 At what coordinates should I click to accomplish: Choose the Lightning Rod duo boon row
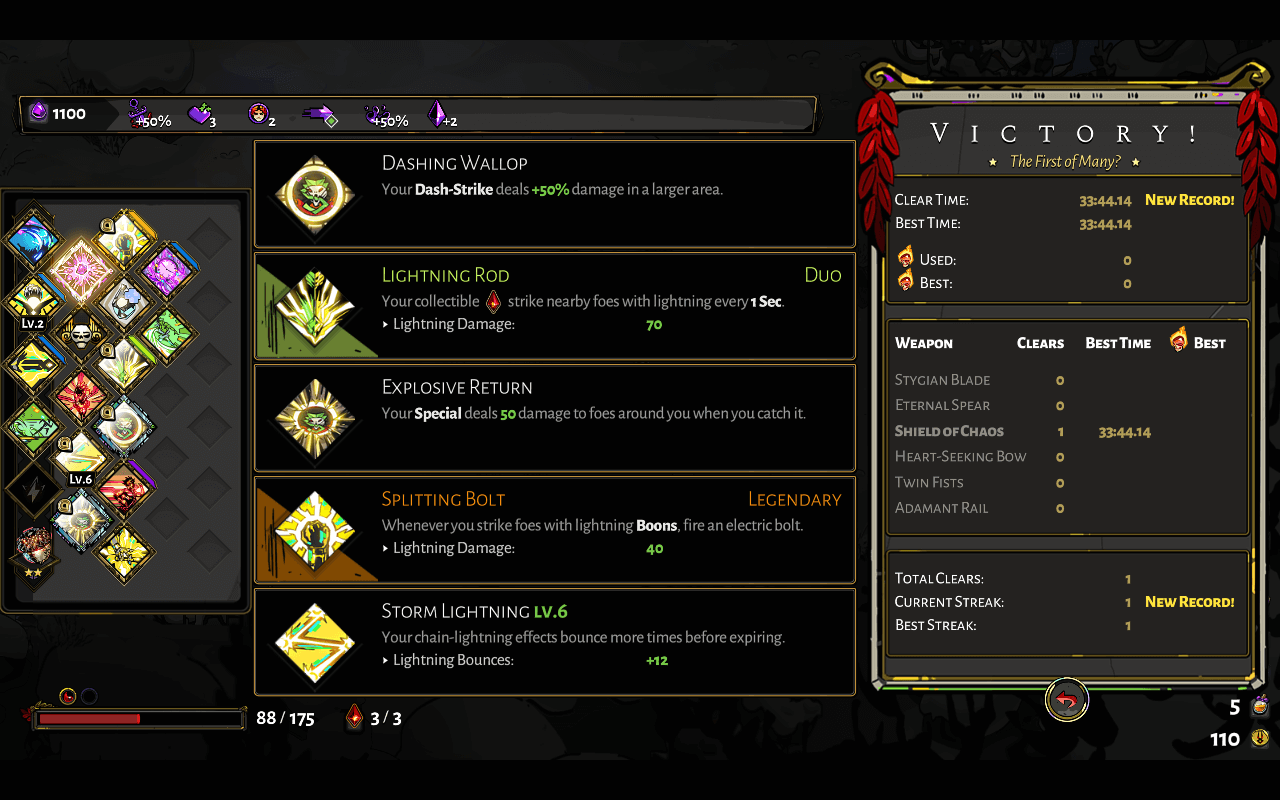[554, 306]
